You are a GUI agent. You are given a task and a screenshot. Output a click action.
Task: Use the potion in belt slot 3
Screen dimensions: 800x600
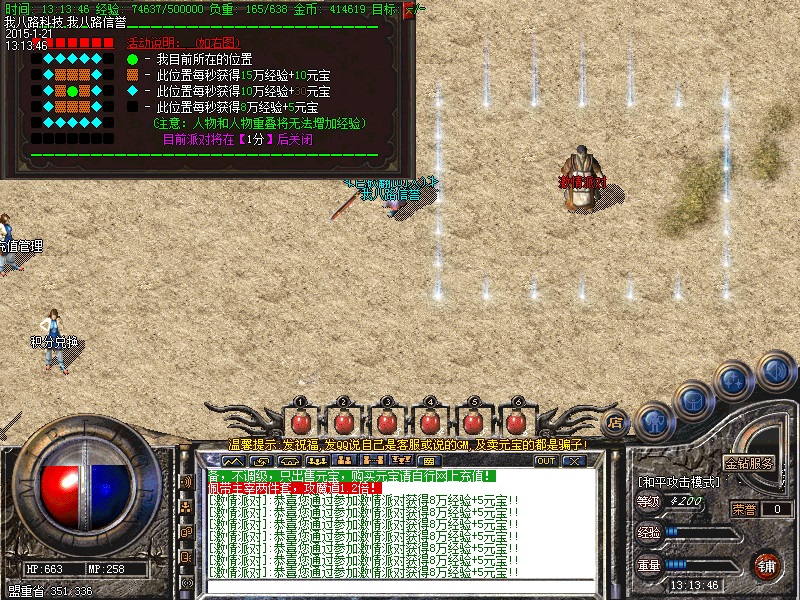[387, 420]
